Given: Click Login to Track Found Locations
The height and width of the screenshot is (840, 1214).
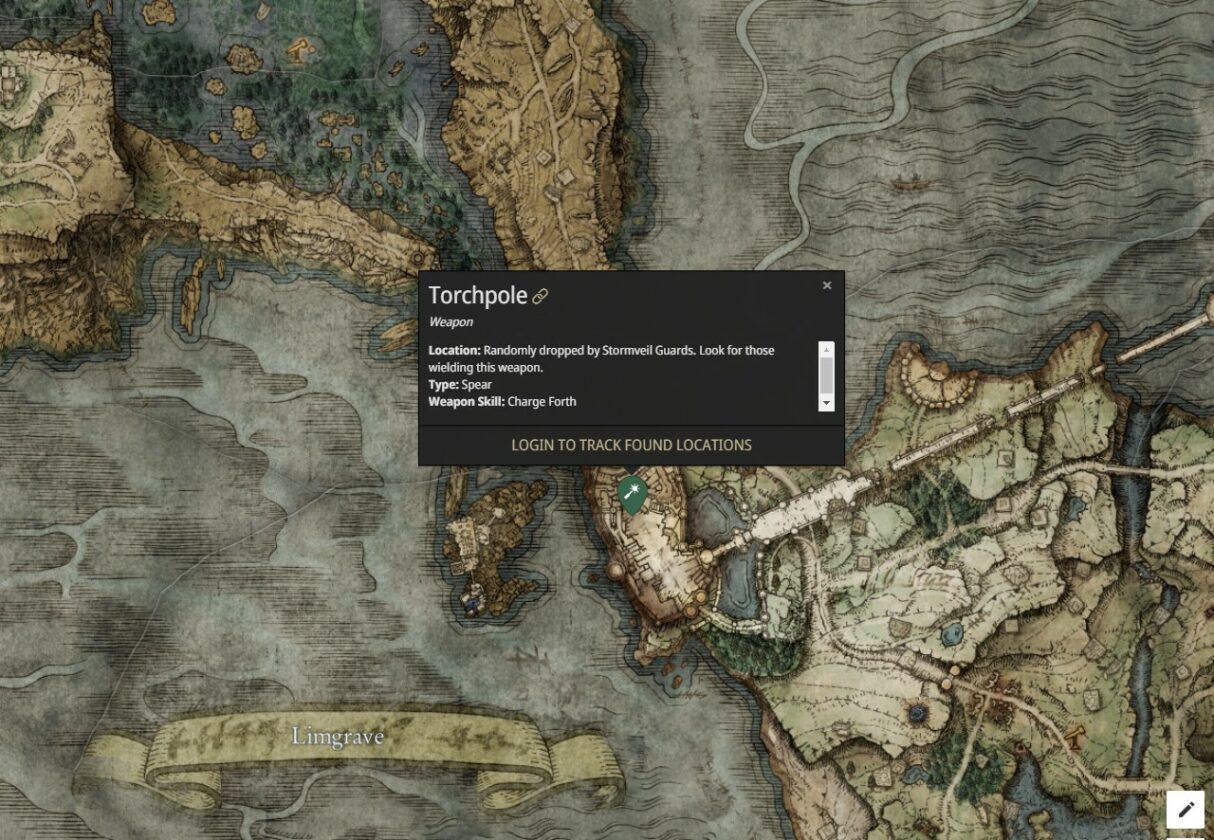Looking at the screenshot, I should point(631,445).
